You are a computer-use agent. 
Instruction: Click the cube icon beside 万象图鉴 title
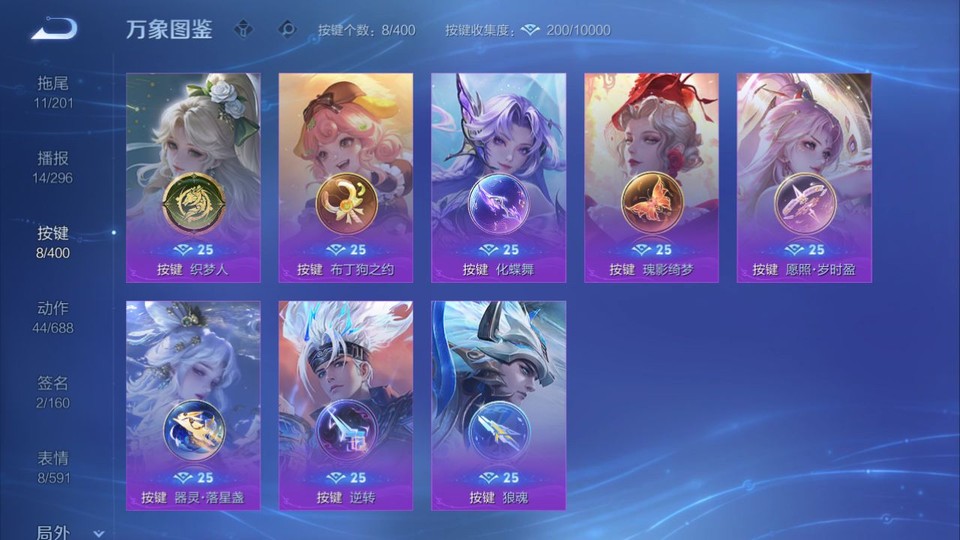pyautogui.click(x=243, y=29)
